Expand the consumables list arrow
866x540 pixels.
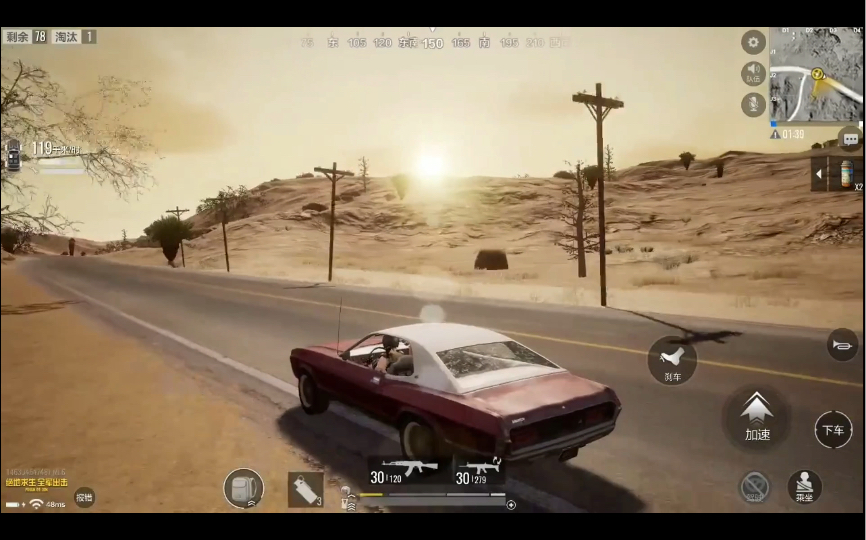coord(820,174)
